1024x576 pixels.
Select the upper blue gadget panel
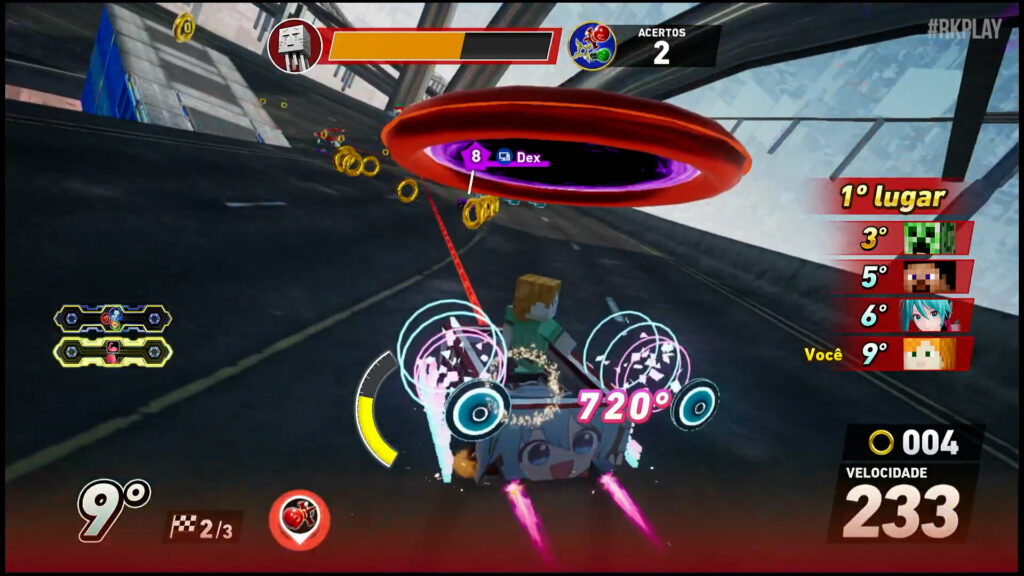point(113,319)
